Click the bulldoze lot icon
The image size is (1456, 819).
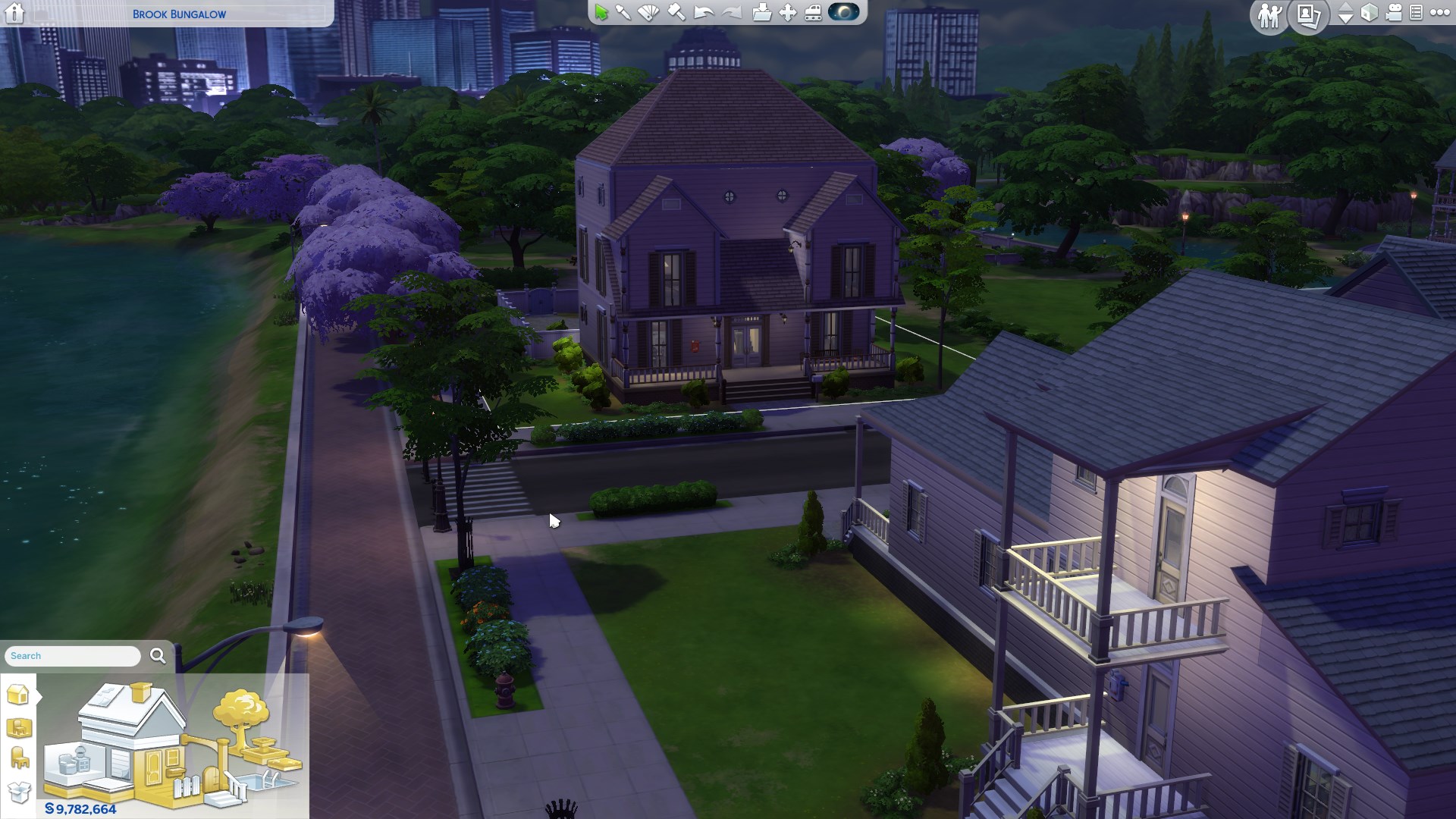[813, 13]
